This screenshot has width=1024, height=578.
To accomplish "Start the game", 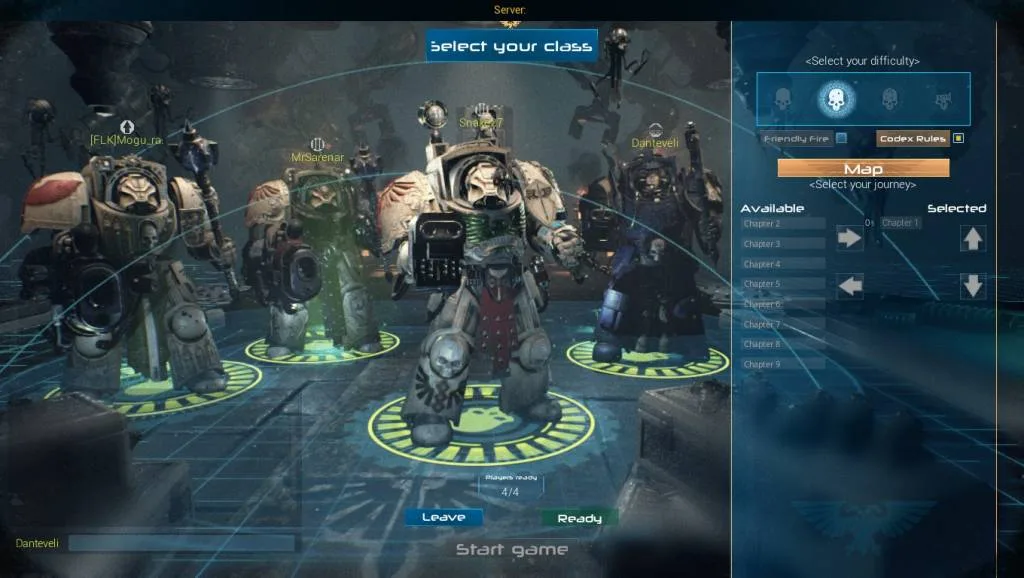I will (x=511, y=549).
